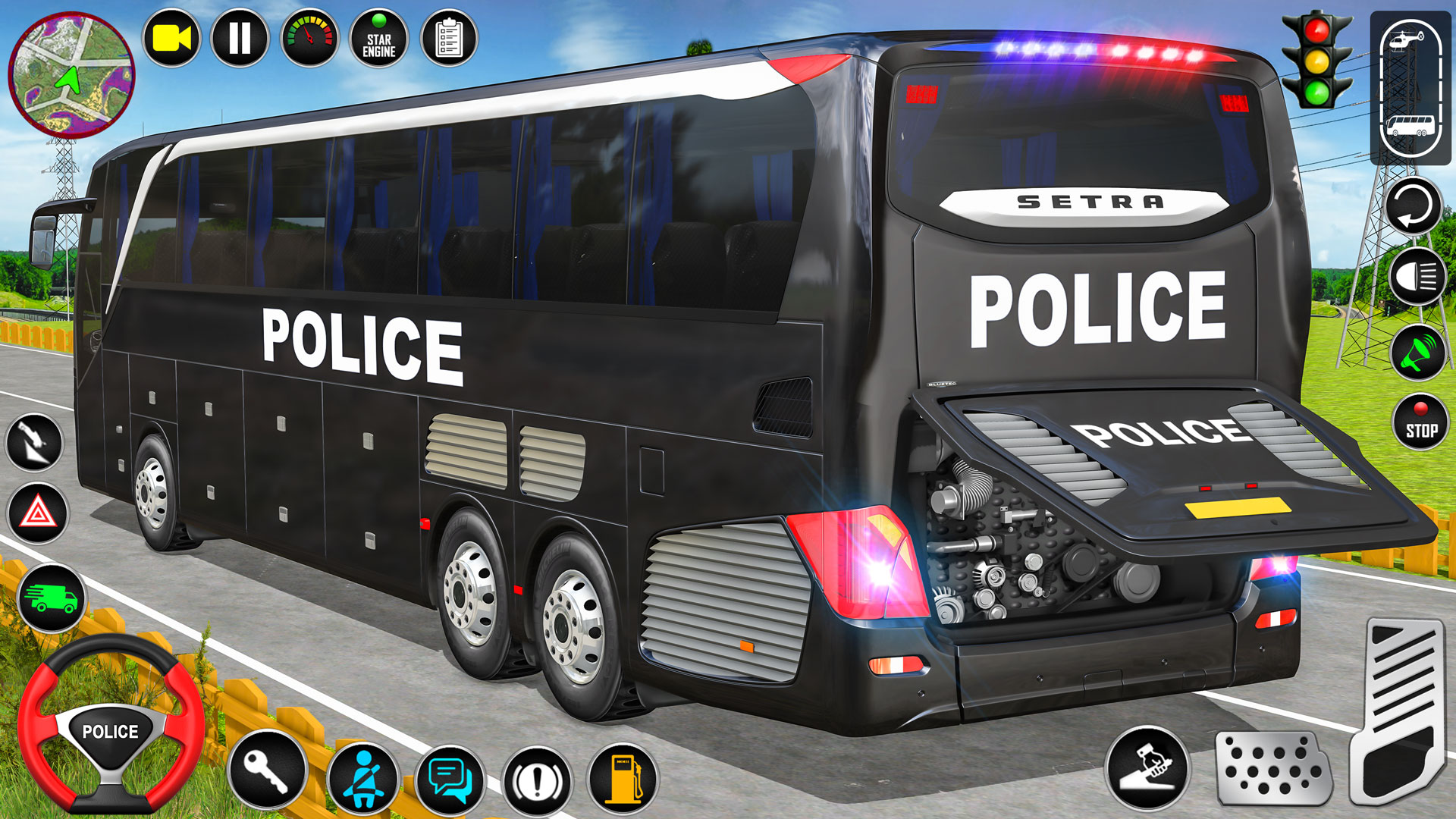
Task: Fasten the seatbelt icon
Action: (365, 778)
